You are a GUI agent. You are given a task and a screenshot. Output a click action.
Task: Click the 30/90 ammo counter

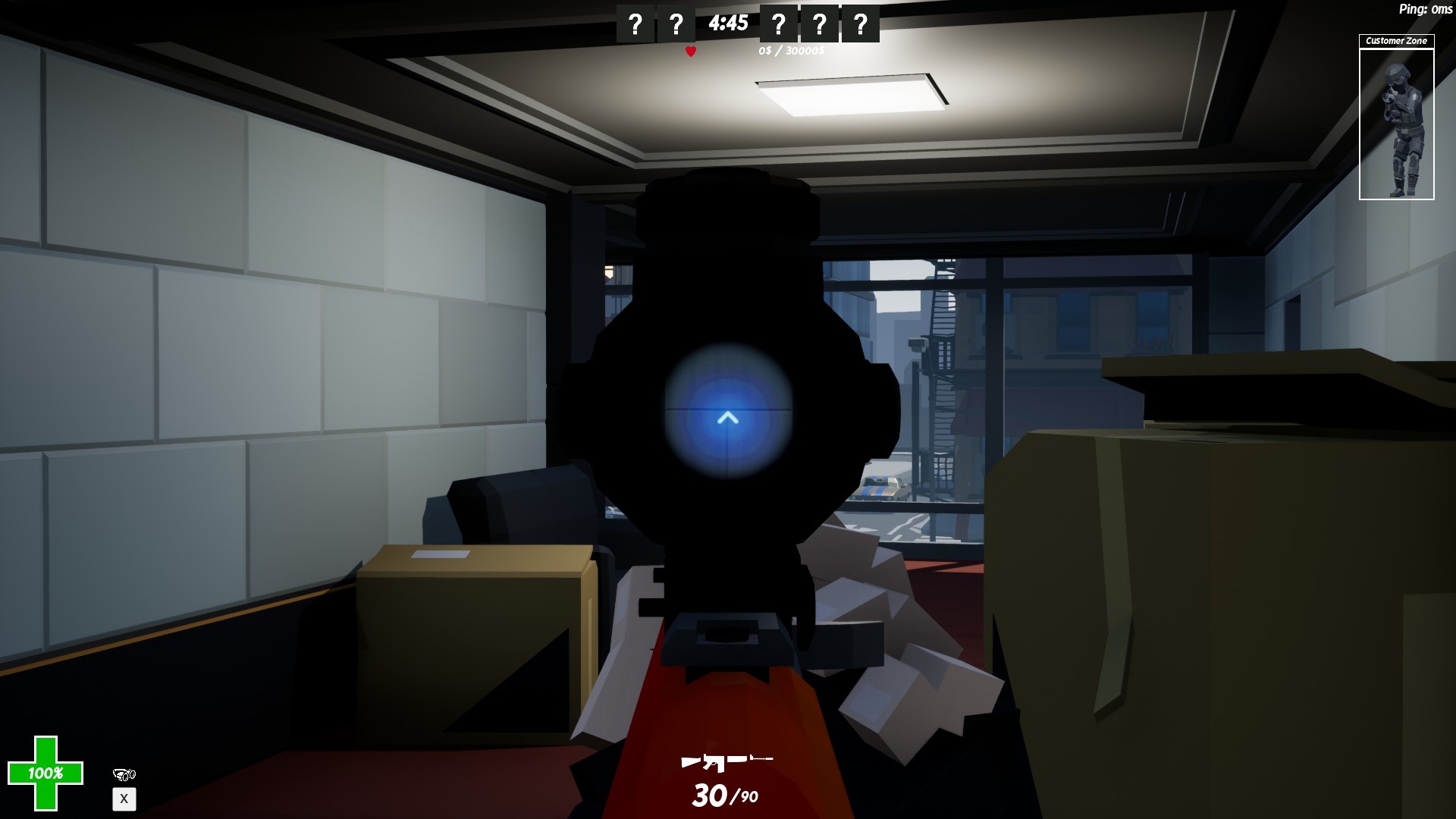[x=723, y=796]
